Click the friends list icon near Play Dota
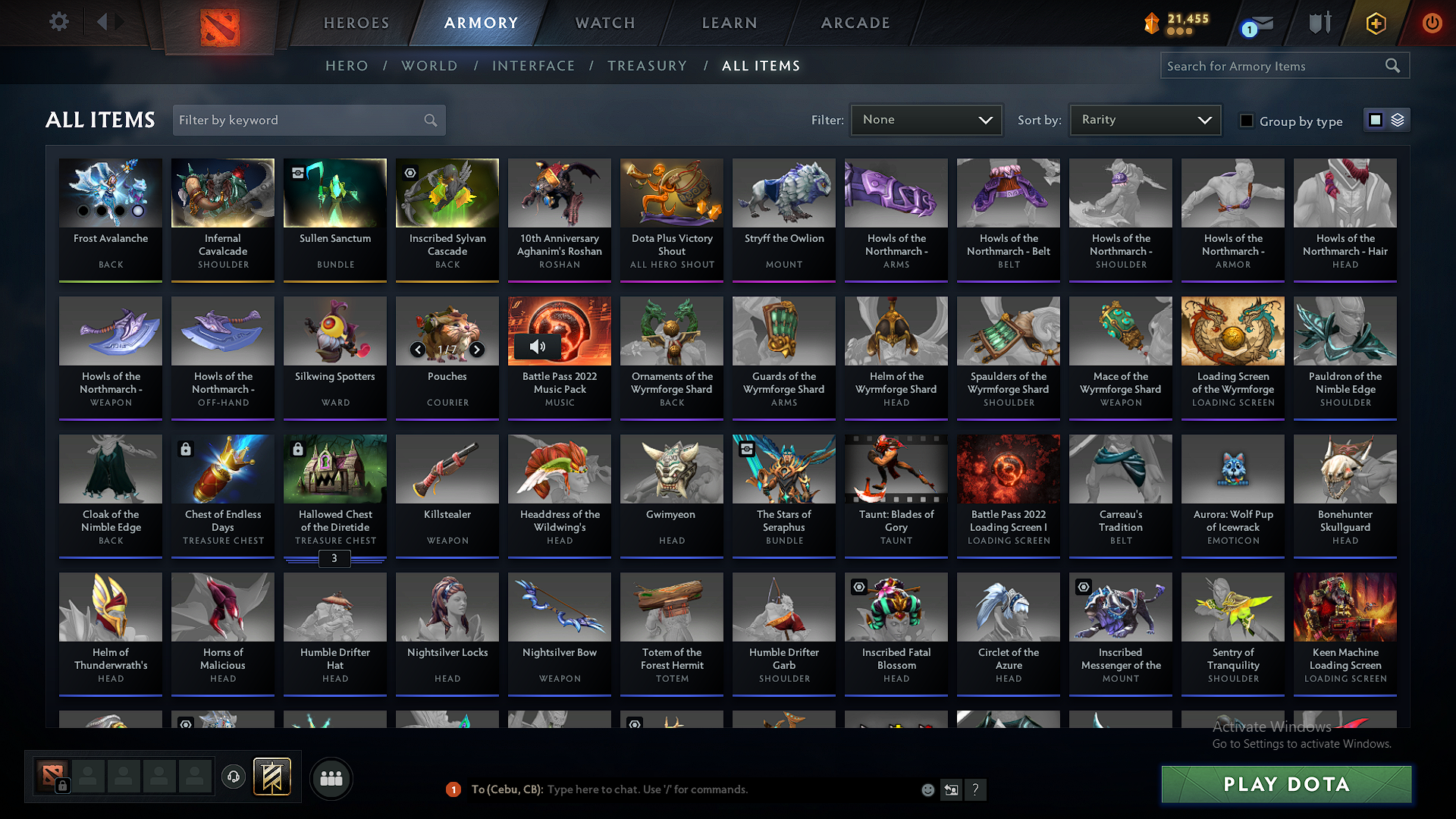The width and height of the screenshot is (1456, 819). point(332,778)
